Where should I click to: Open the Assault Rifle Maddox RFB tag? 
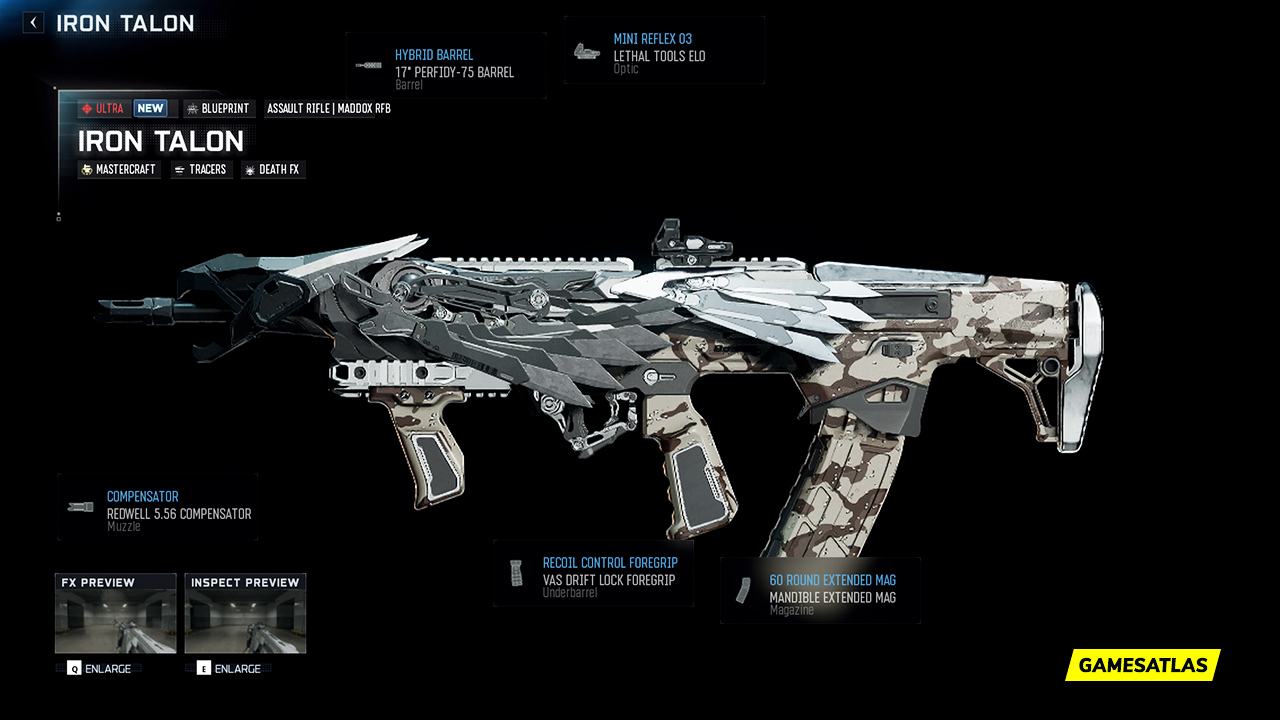326,108
